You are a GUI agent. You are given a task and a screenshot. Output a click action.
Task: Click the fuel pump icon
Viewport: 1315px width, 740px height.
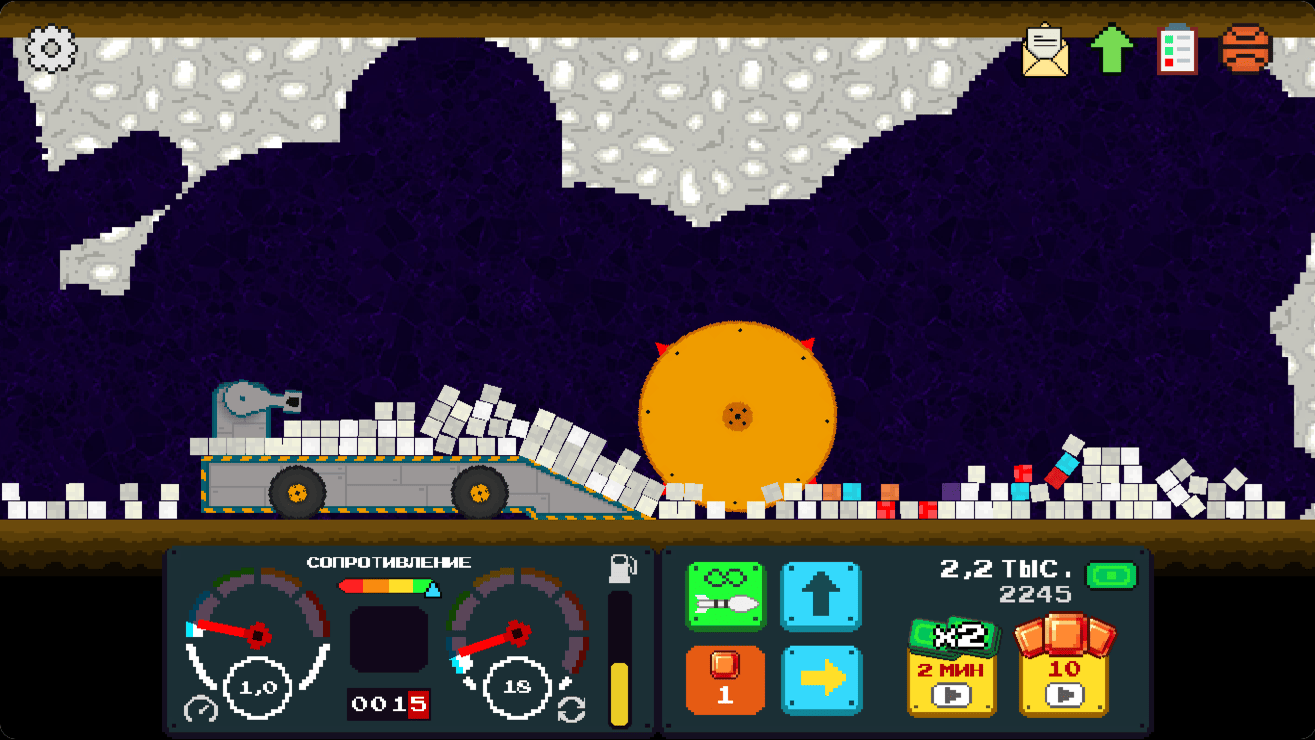[x=620, y=568]
